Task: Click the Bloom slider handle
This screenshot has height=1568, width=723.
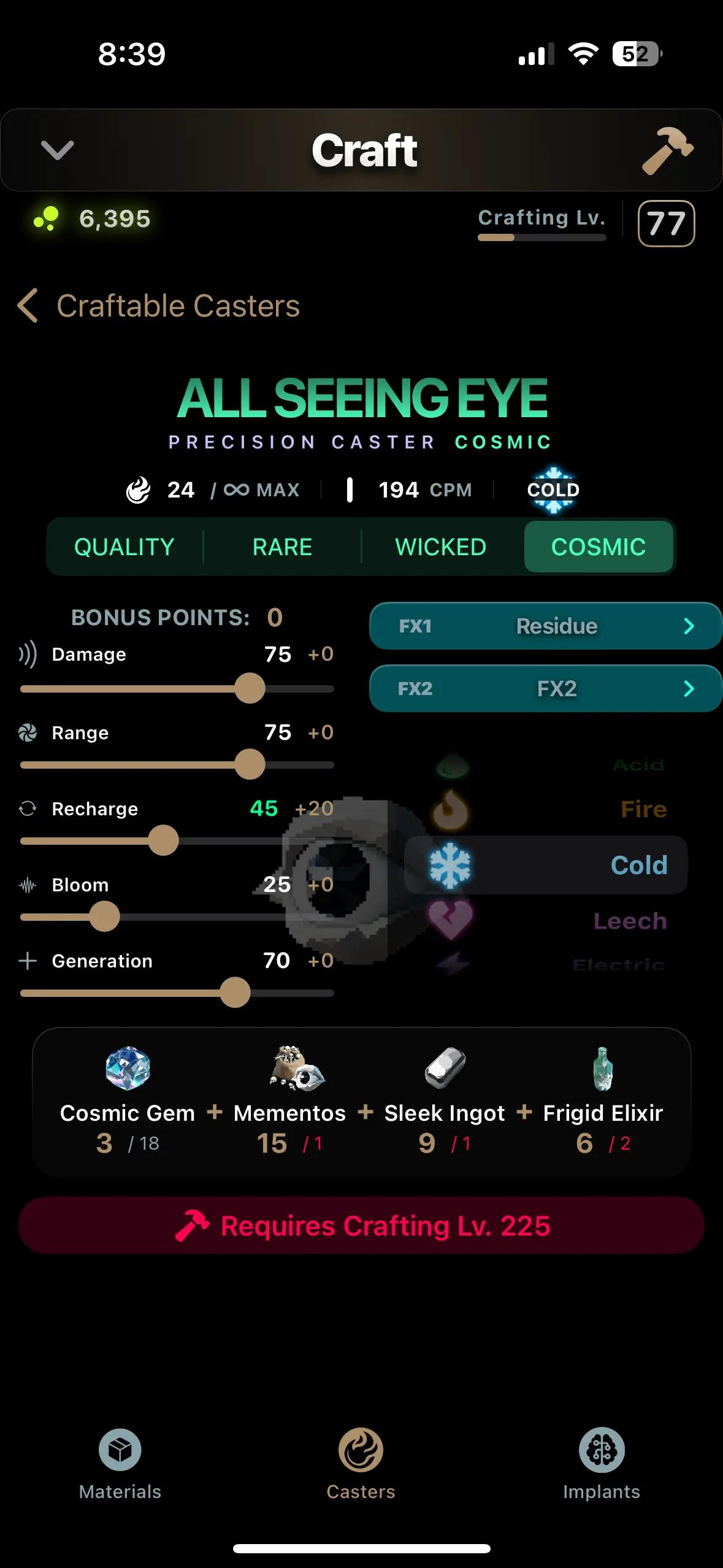Action: point(104,917)
